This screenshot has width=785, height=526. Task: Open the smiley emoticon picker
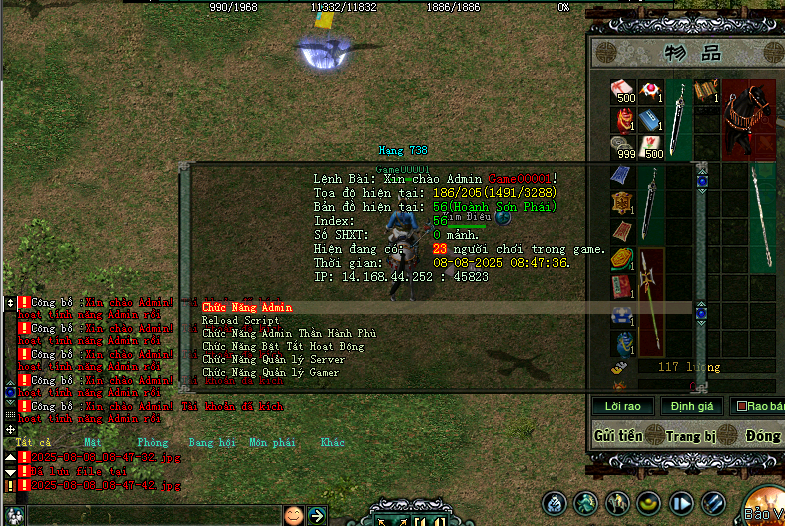click(x=293, y=515)
